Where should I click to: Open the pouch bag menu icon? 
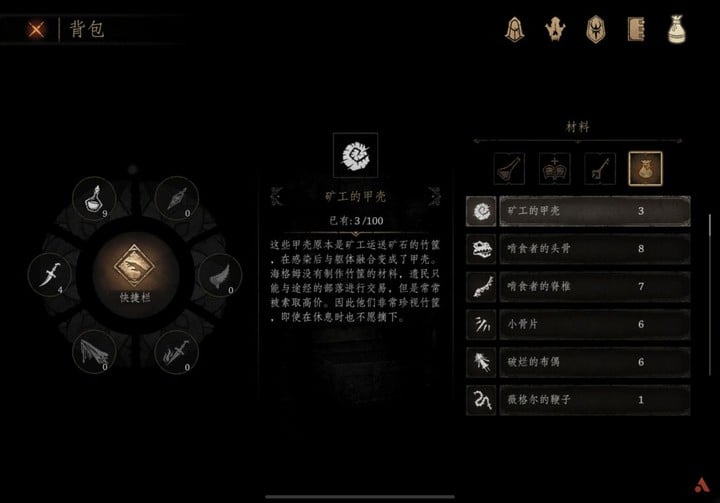(x=677, y=29)
